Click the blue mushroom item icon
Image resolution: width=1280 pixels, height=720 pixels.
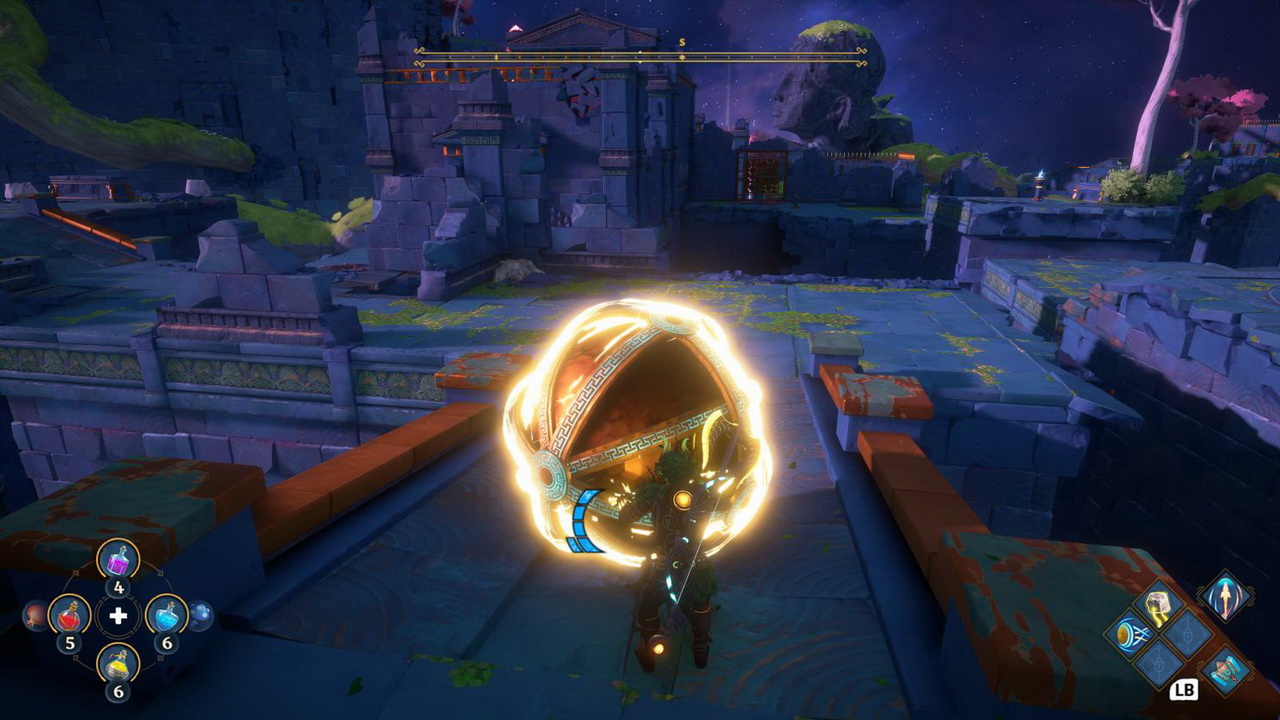tap(200, 615)
